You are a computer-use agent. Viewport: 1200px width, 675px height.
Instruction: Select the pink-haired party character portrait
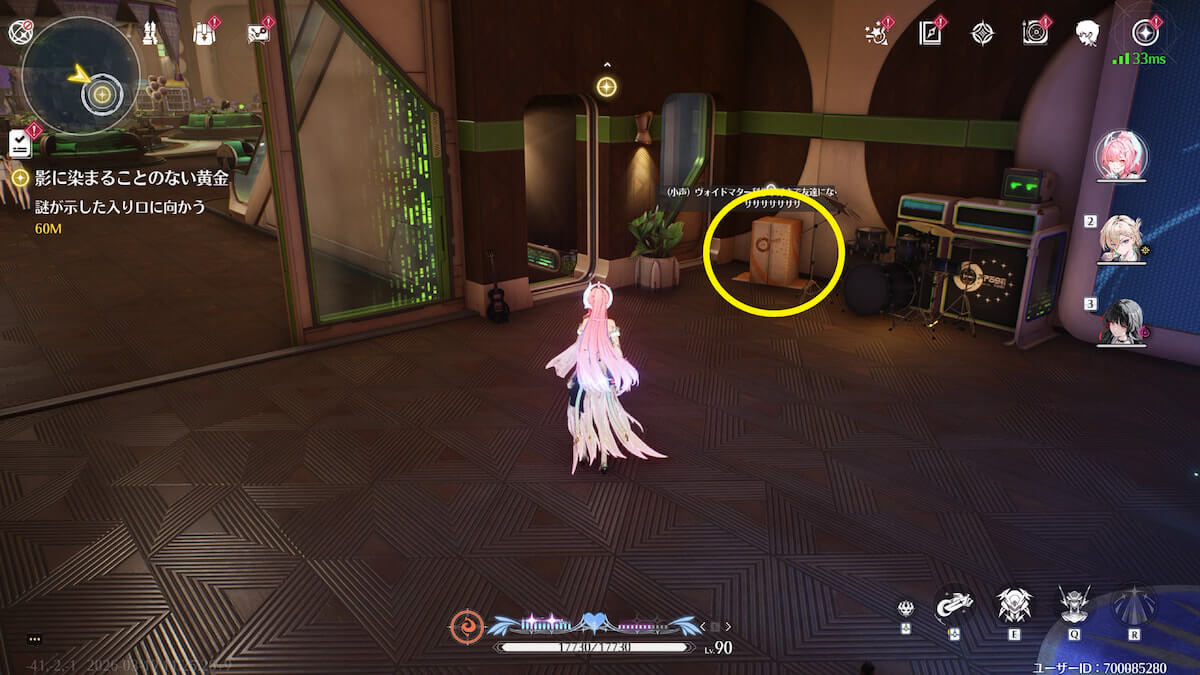pyautogui.click(x=1122, y=157)
